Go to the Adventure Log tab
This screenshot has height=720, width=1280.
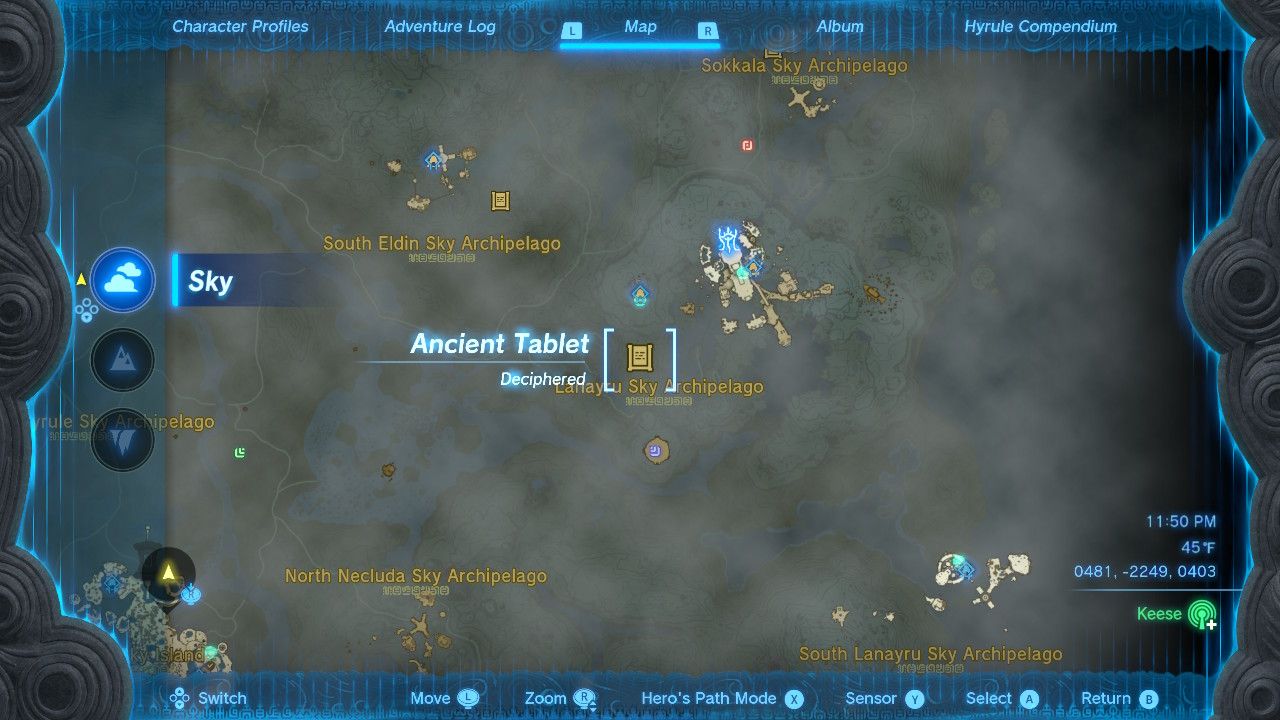[440, 27]
